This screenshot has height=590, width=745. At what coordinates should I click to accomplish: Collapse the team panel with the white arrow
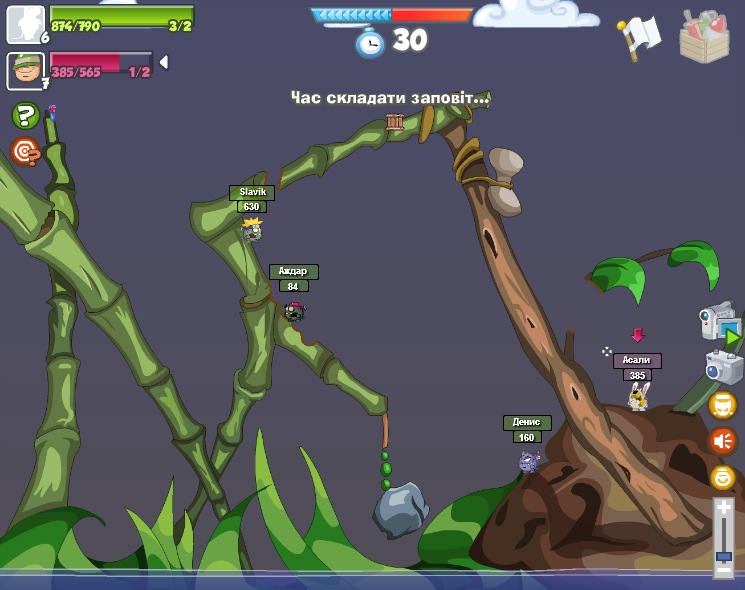point(164,62)
